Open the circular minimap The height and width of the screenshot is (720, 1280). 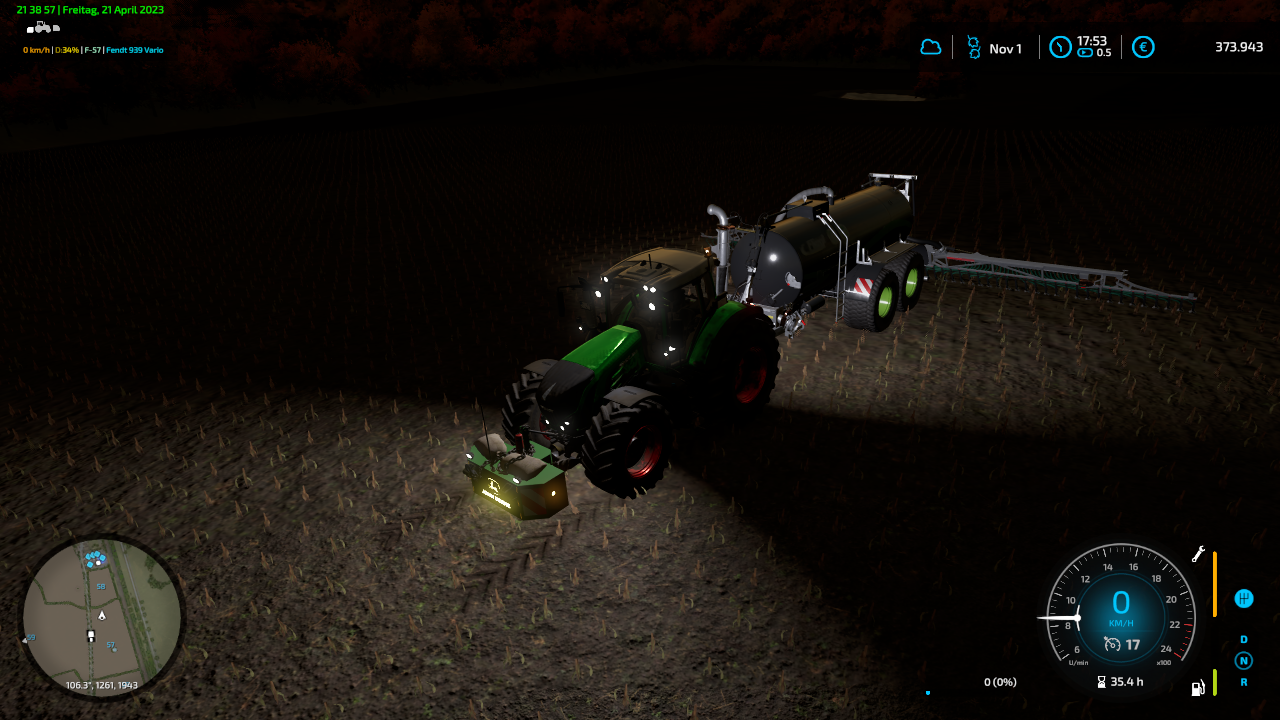click(x=102, y=617)
